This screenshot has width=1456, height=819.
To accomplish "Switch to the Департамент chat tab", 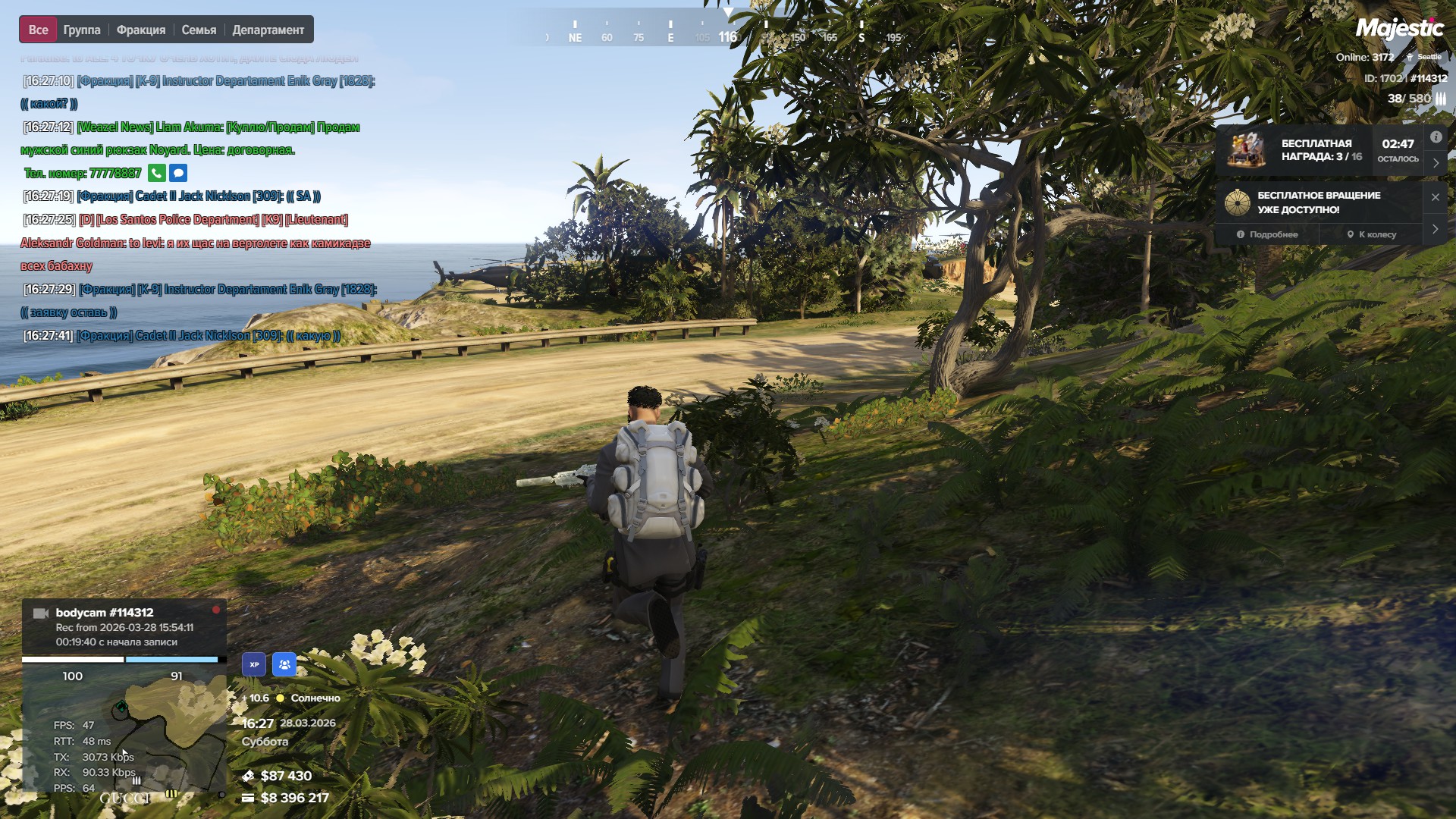I will (268, 30).
